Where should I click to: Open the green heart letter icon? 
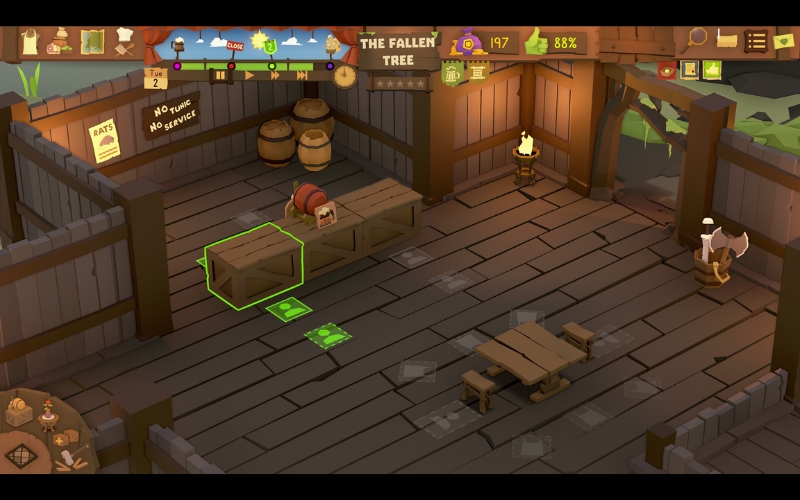[x=784, y=41]
